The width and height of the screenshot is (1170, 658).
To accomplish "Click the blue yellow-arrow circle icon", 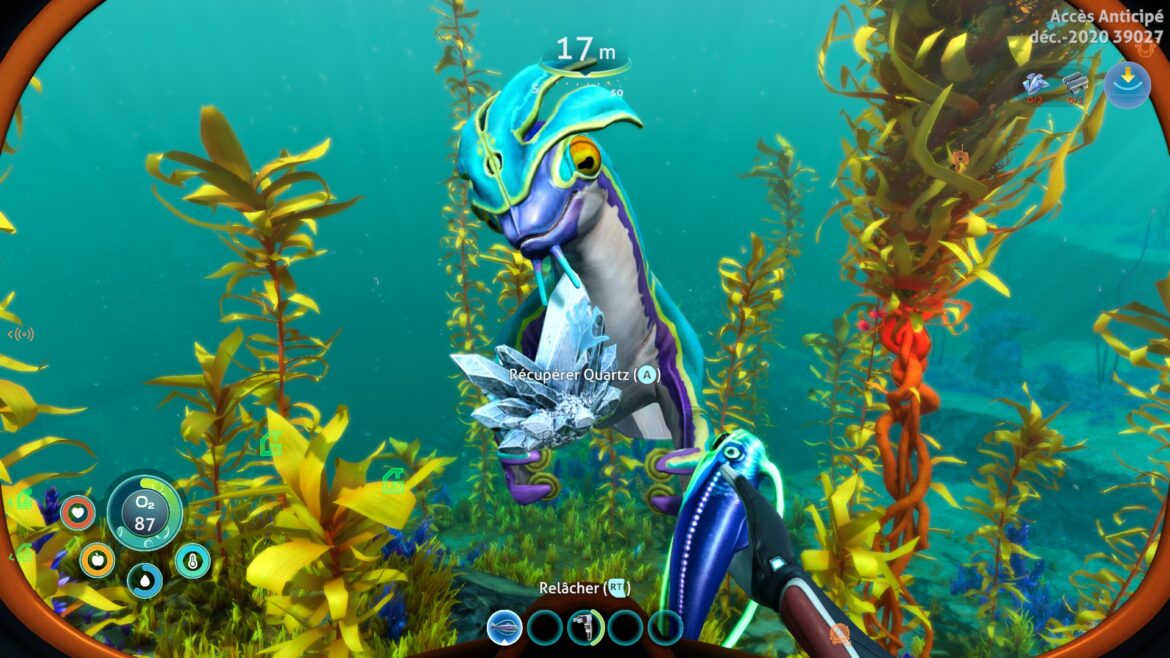I will 1127,84.
